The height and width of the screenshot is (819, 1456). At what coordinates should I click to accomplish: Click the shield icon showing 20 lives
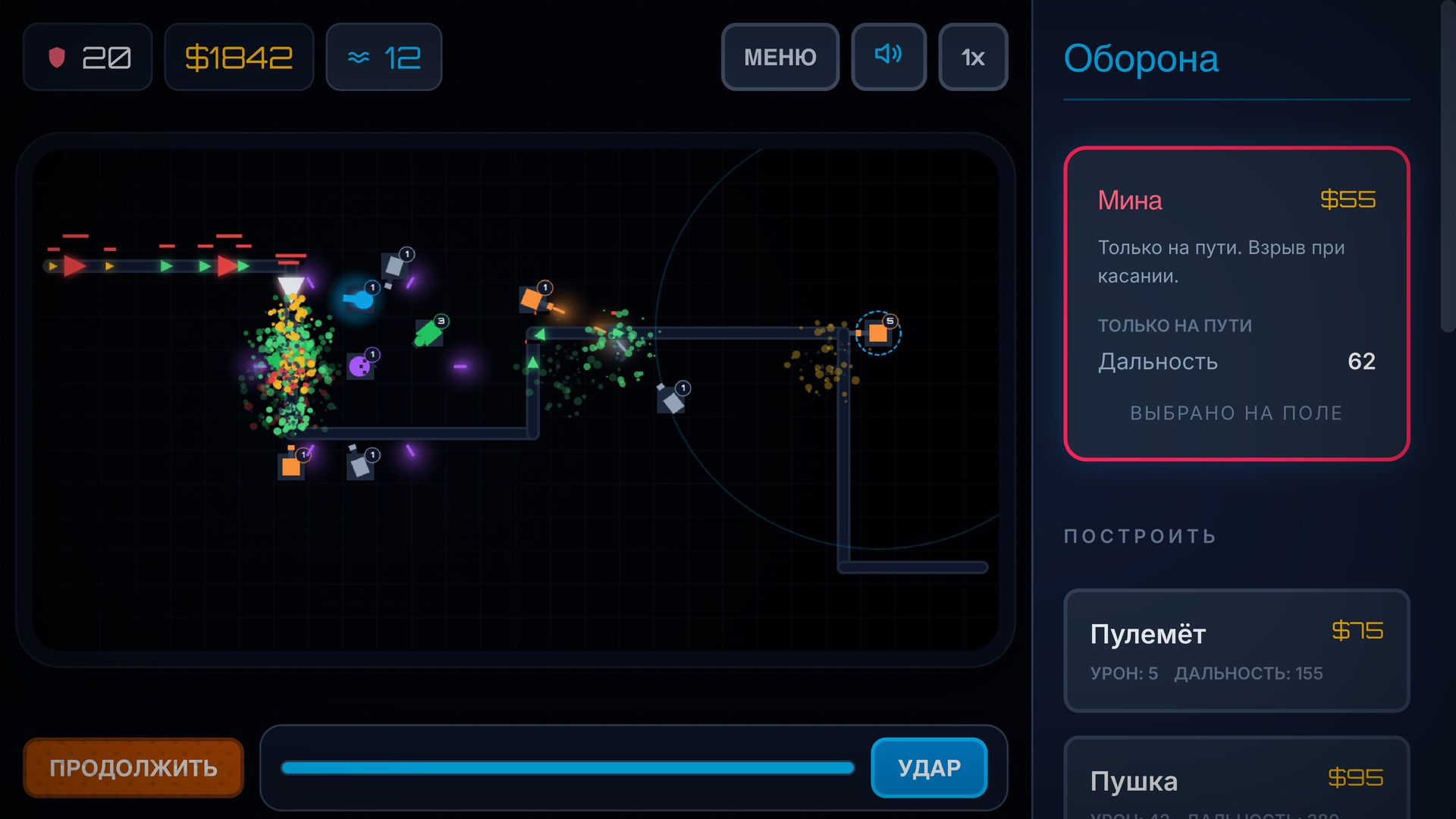87,56
